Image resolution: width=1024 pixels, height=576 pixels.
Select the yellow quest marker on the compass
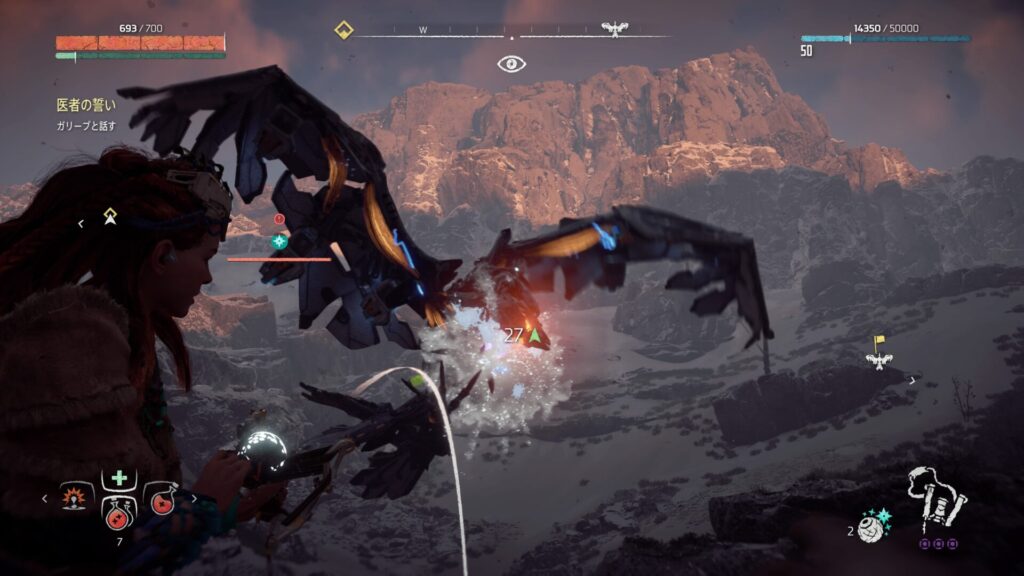[343, 30]
